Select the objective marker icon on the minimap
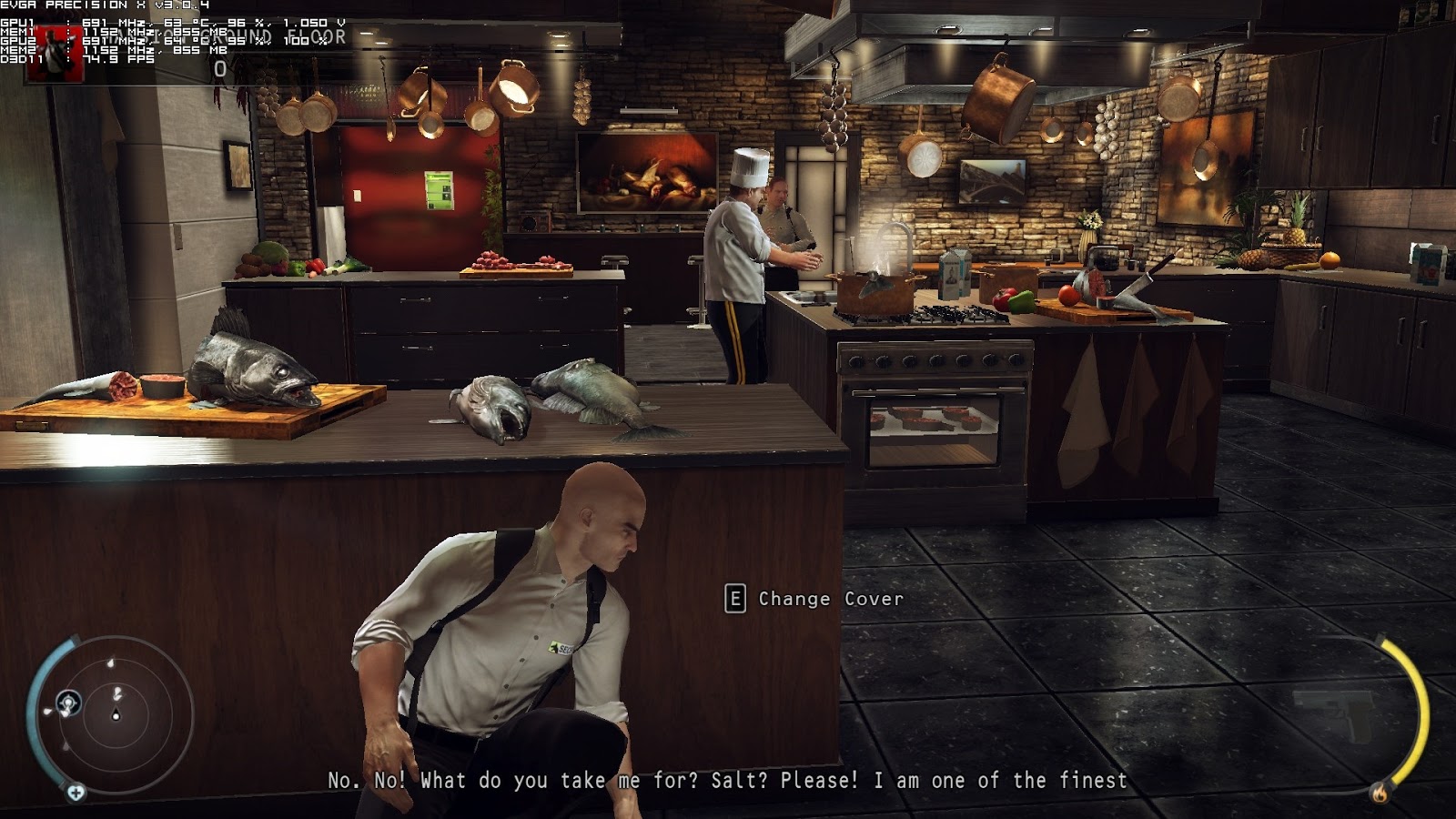The height and width of the screenshot is (819, 1456). click(x=68, y=702)
